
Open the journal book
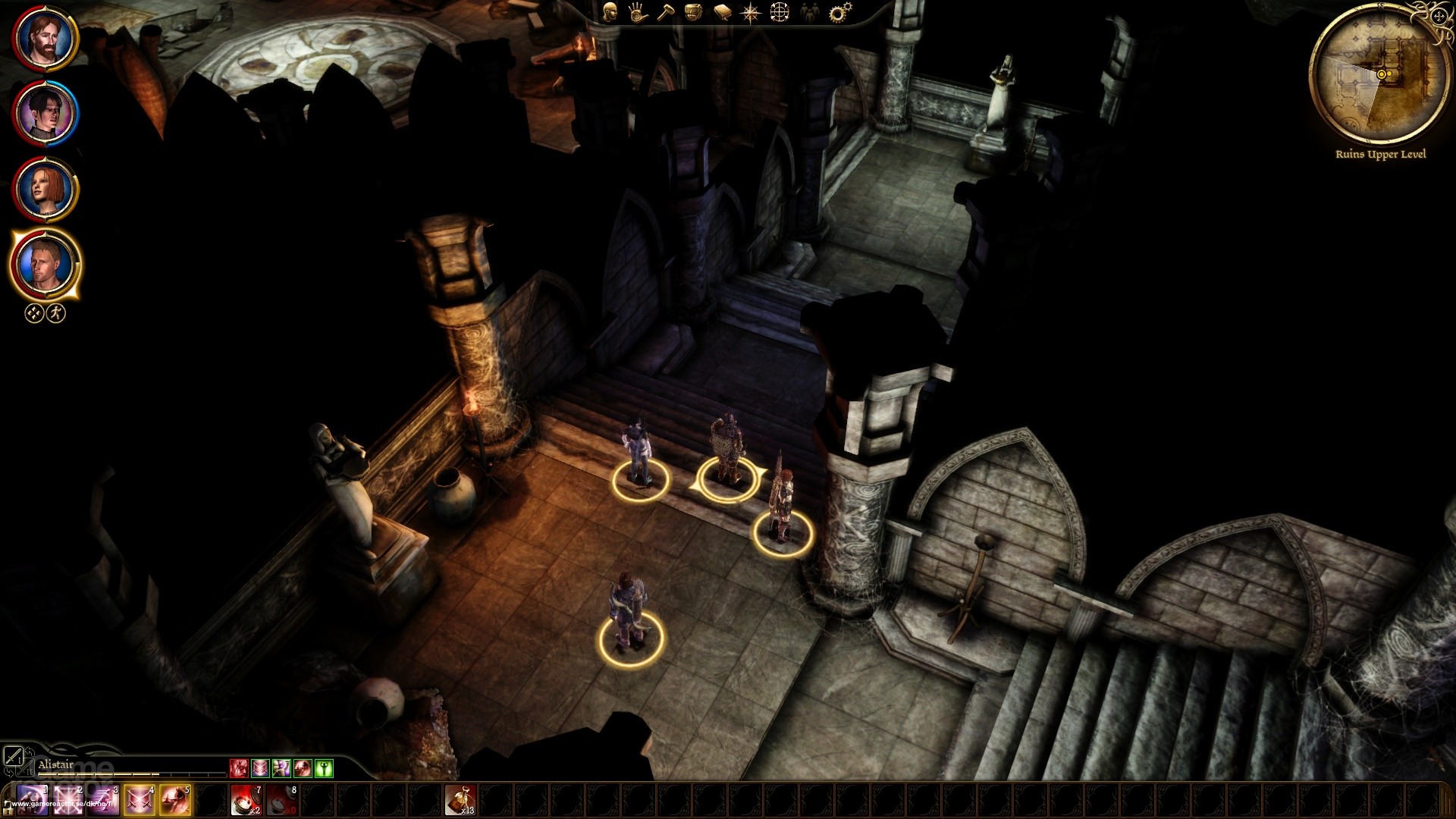722,12
